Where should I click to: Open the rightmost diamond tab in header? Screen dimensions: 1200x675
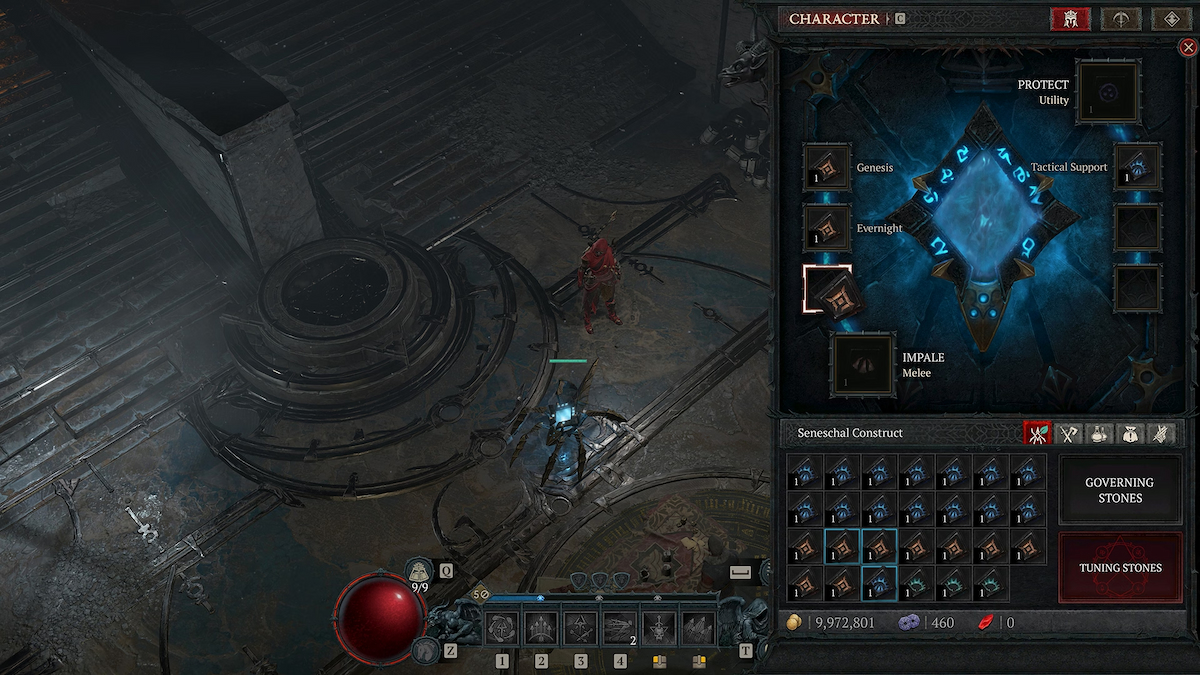click(x=1167, y=19)
